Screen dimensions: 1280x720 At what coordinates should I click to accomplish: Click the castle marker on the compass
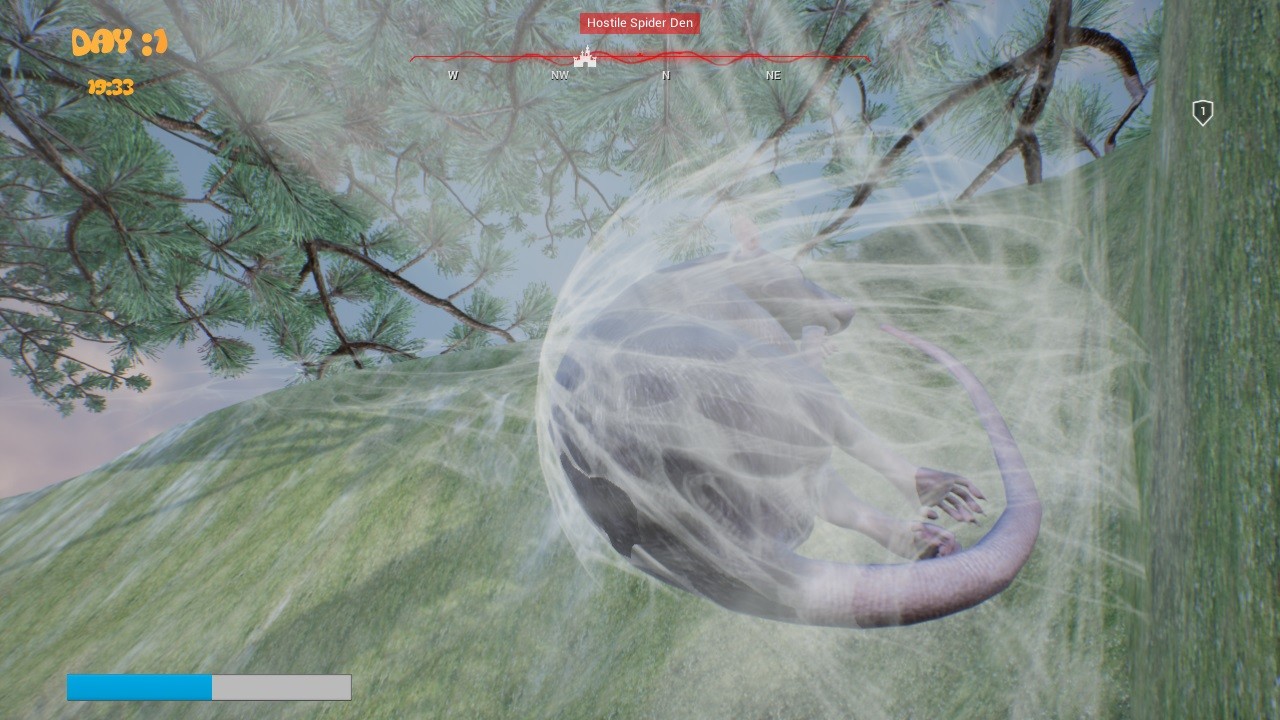click(x=586, y=57)
